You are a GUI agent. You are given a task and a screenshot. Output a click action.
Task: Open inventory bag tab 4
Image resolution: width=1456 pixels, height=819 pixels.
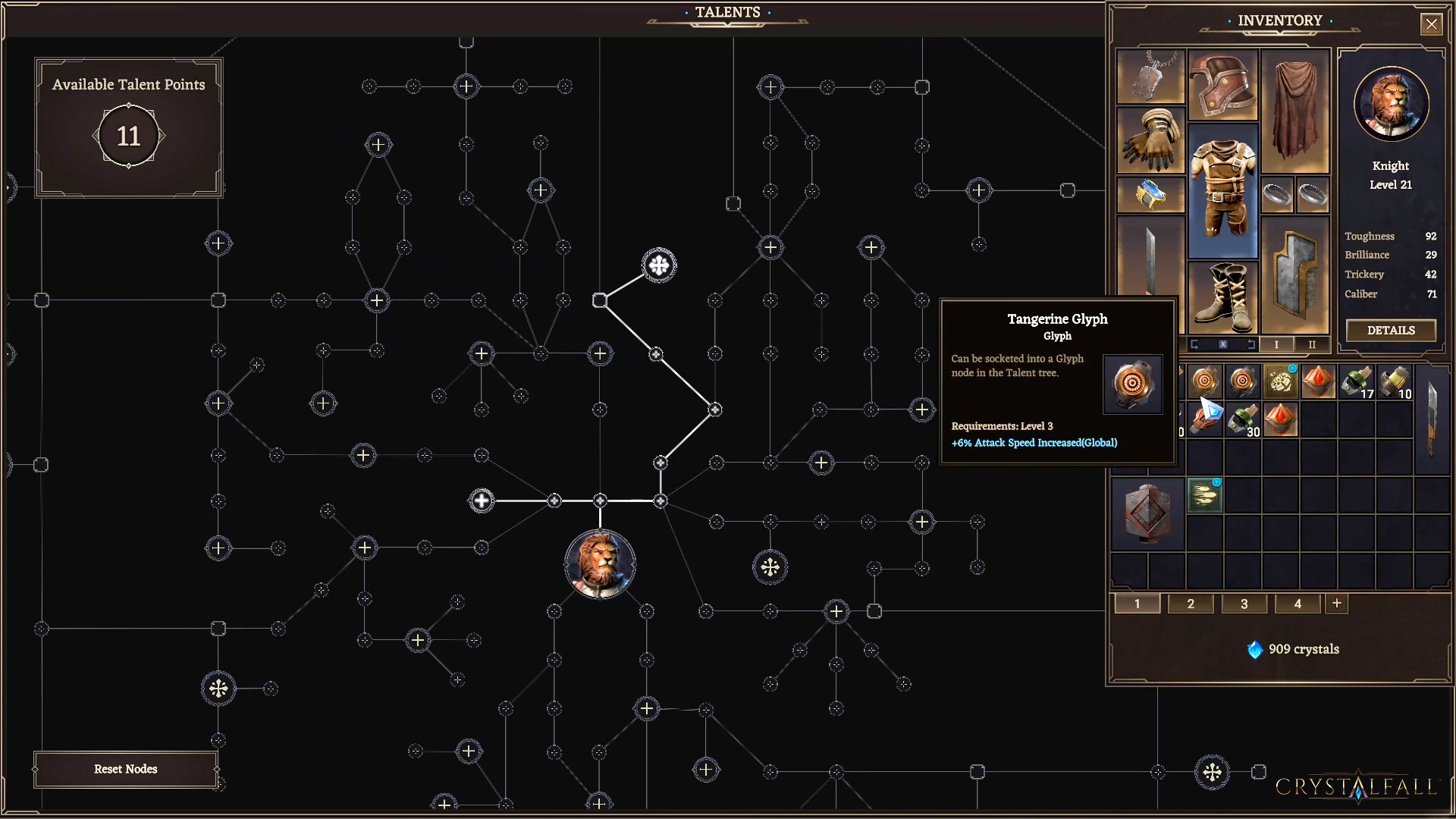tap(1297, 604)
